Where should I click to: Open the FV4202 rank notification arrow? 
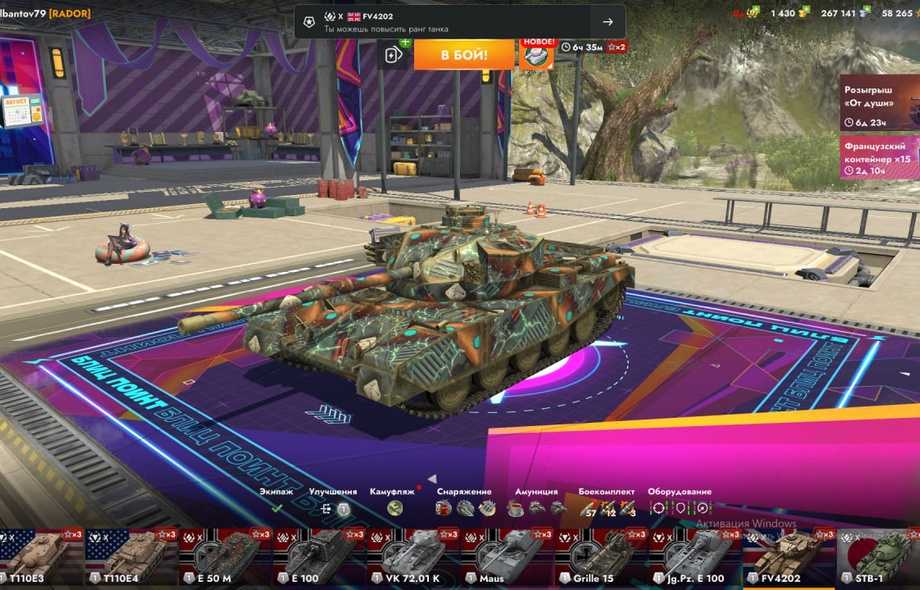pos(607,22)
